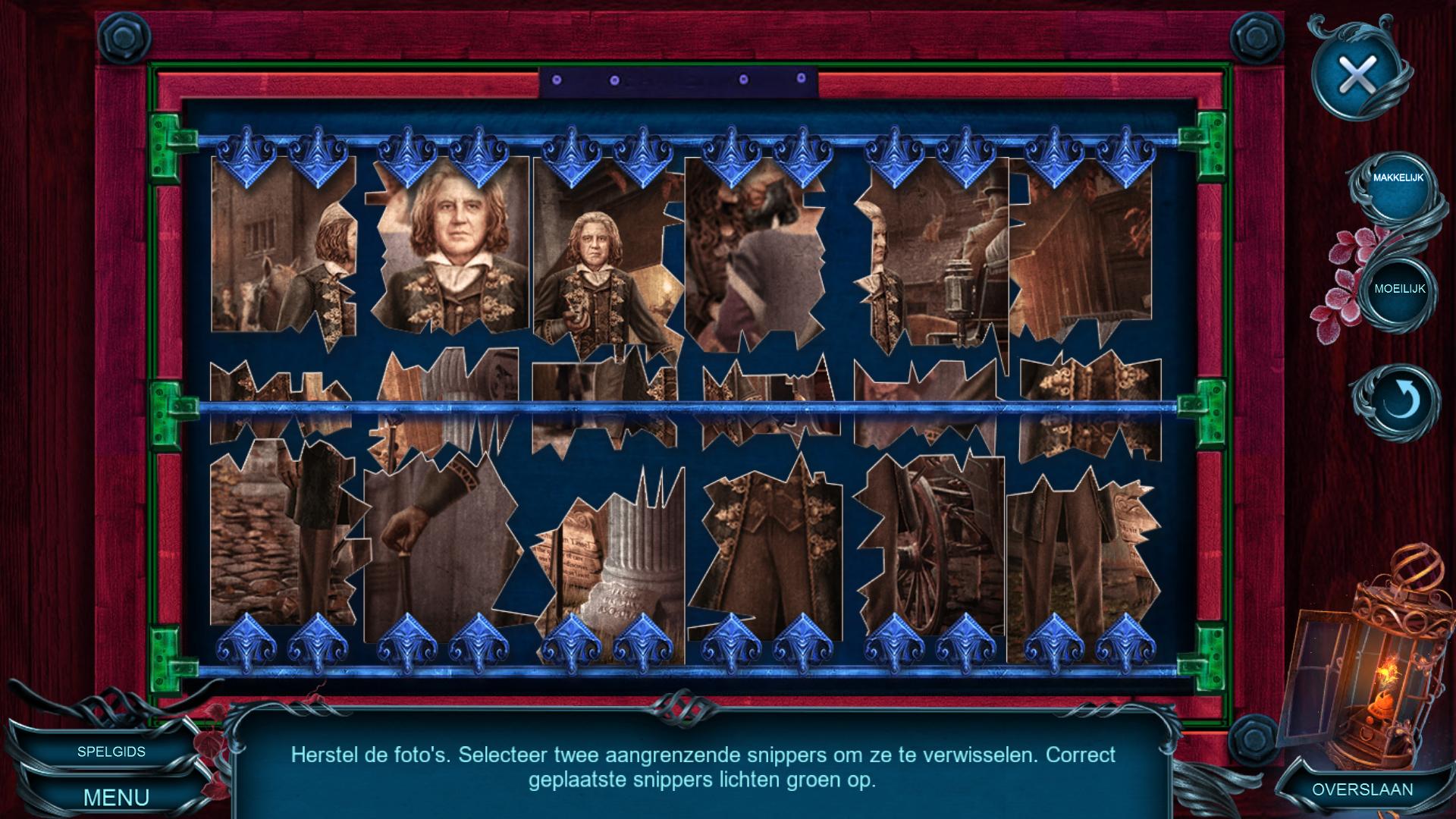The height and width of the screenshot is (819, 1456).
Task: Close the photo puzzle window
Action: tap(1358, 75)
